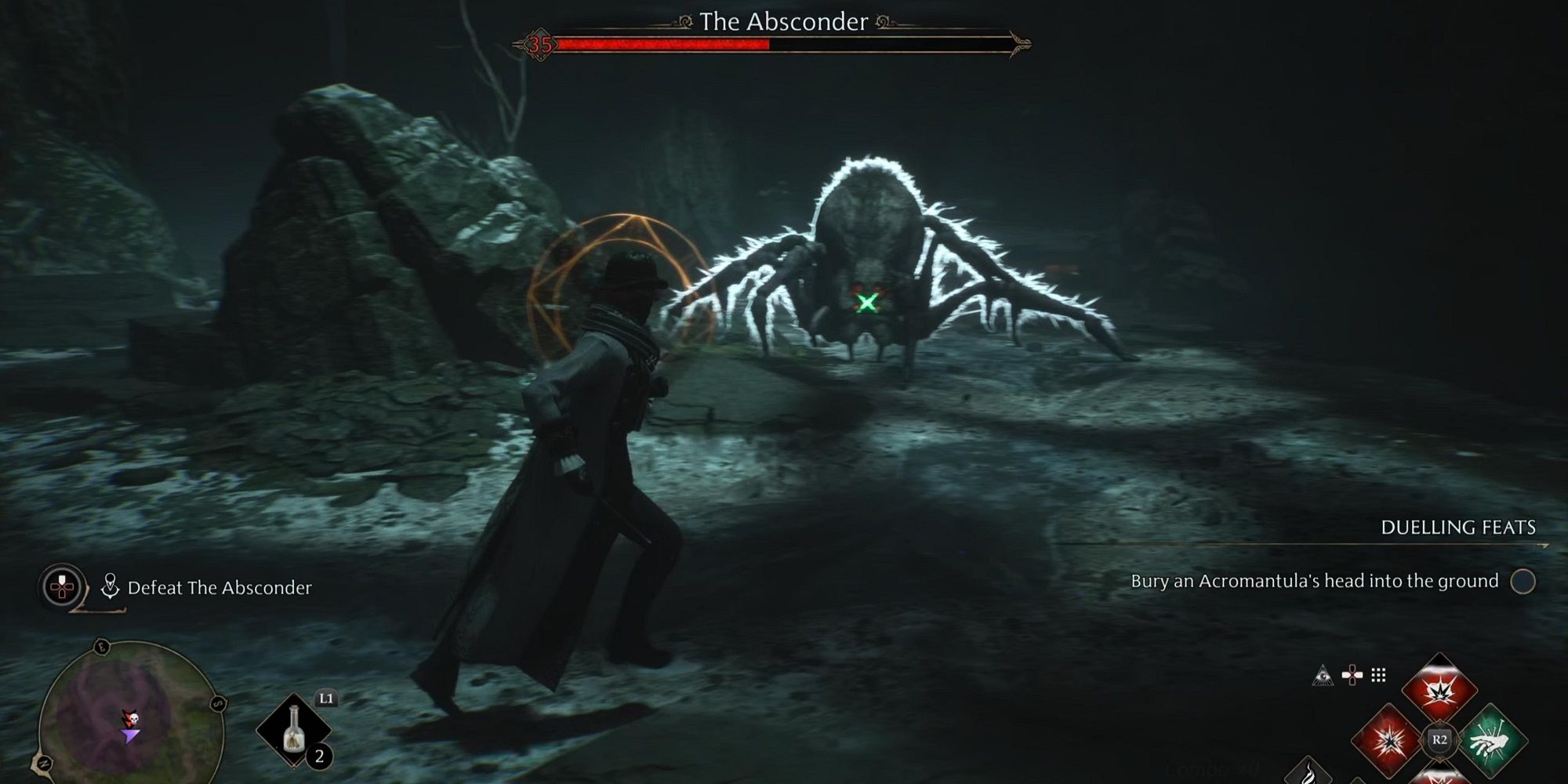Open the nine-dot grid icon
1568x784 pixels.
pos(1378,675)
